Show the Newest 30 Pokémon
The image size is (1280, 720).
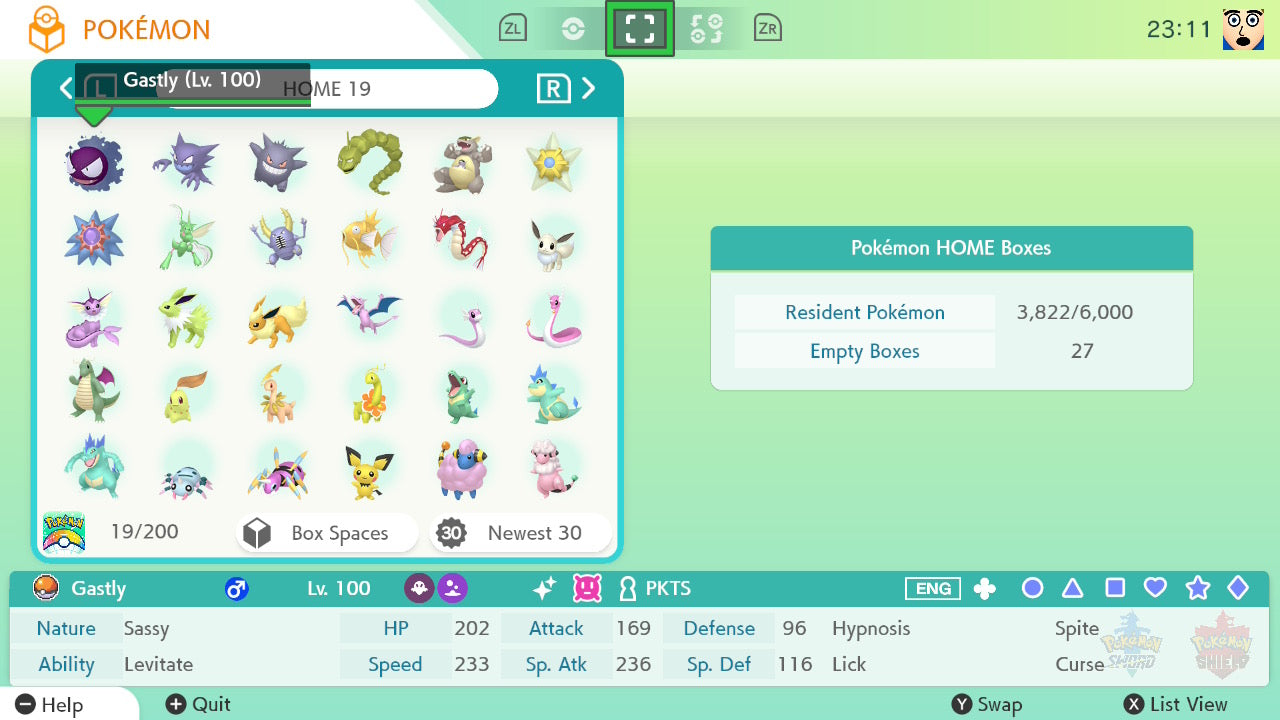(x=520, y=533)
